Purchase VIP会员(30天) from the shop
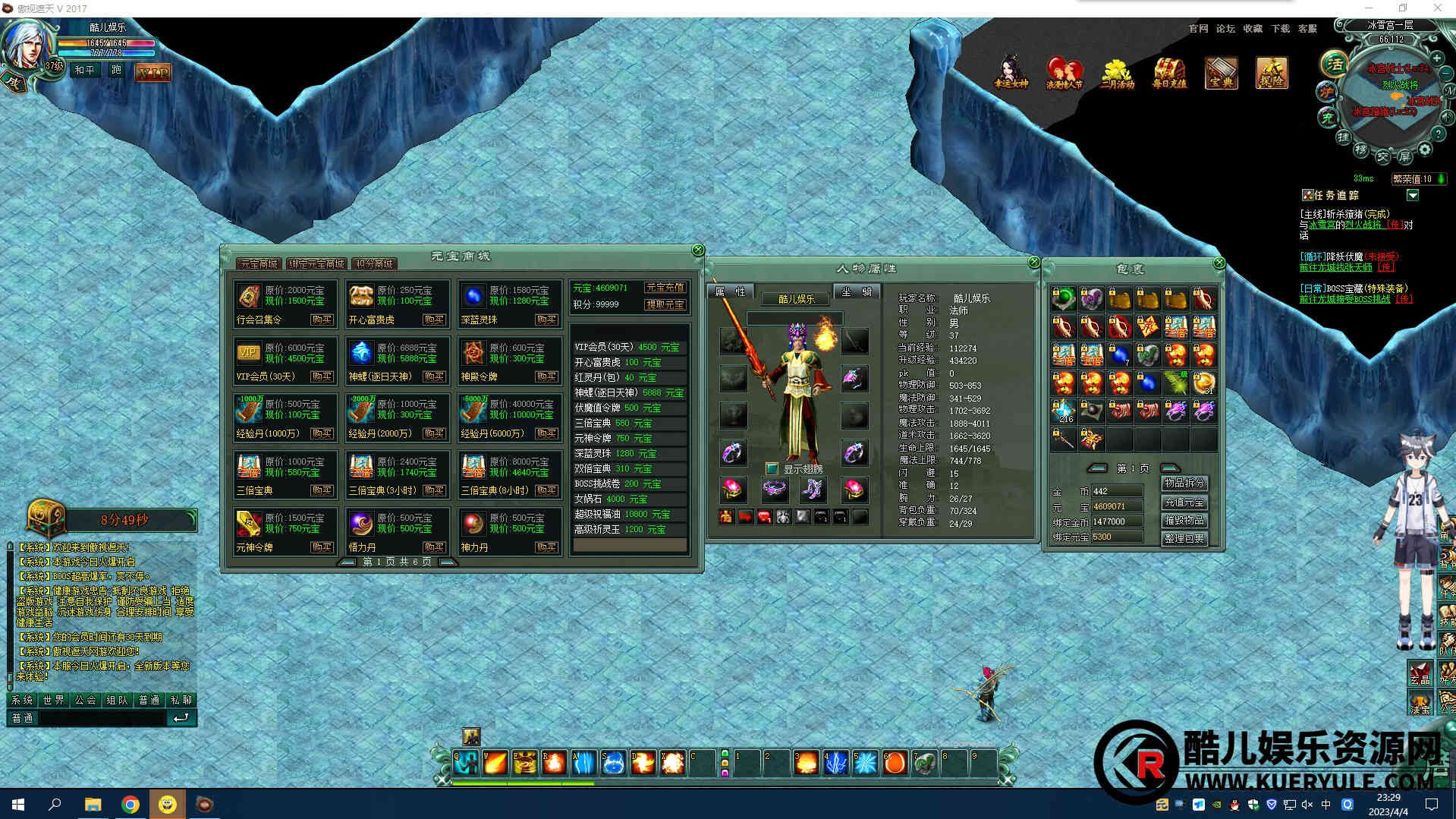The image size is (1456, 819). [x=322, y=376]
